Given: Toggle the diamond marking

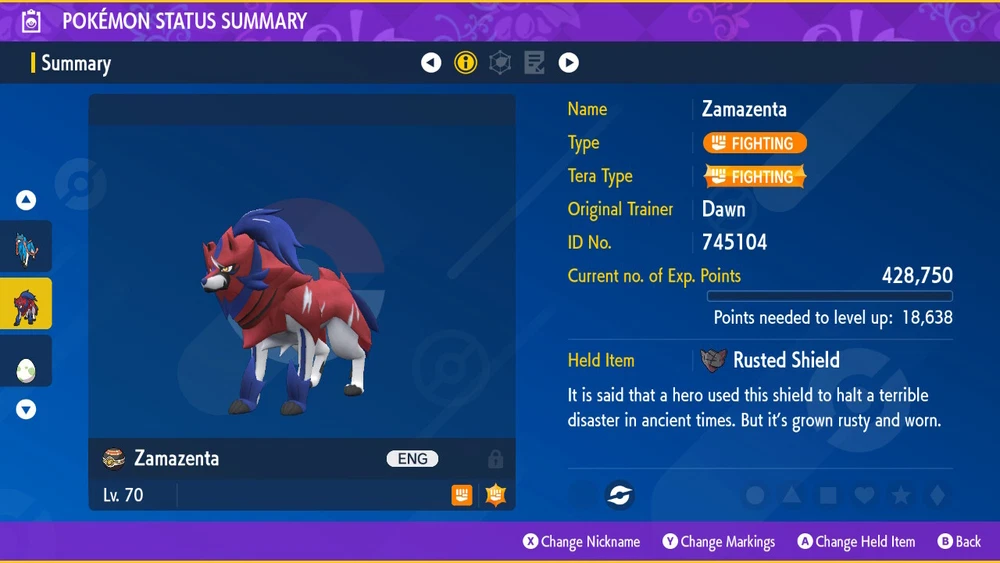Looking at the screenshot, I should 936,495.
